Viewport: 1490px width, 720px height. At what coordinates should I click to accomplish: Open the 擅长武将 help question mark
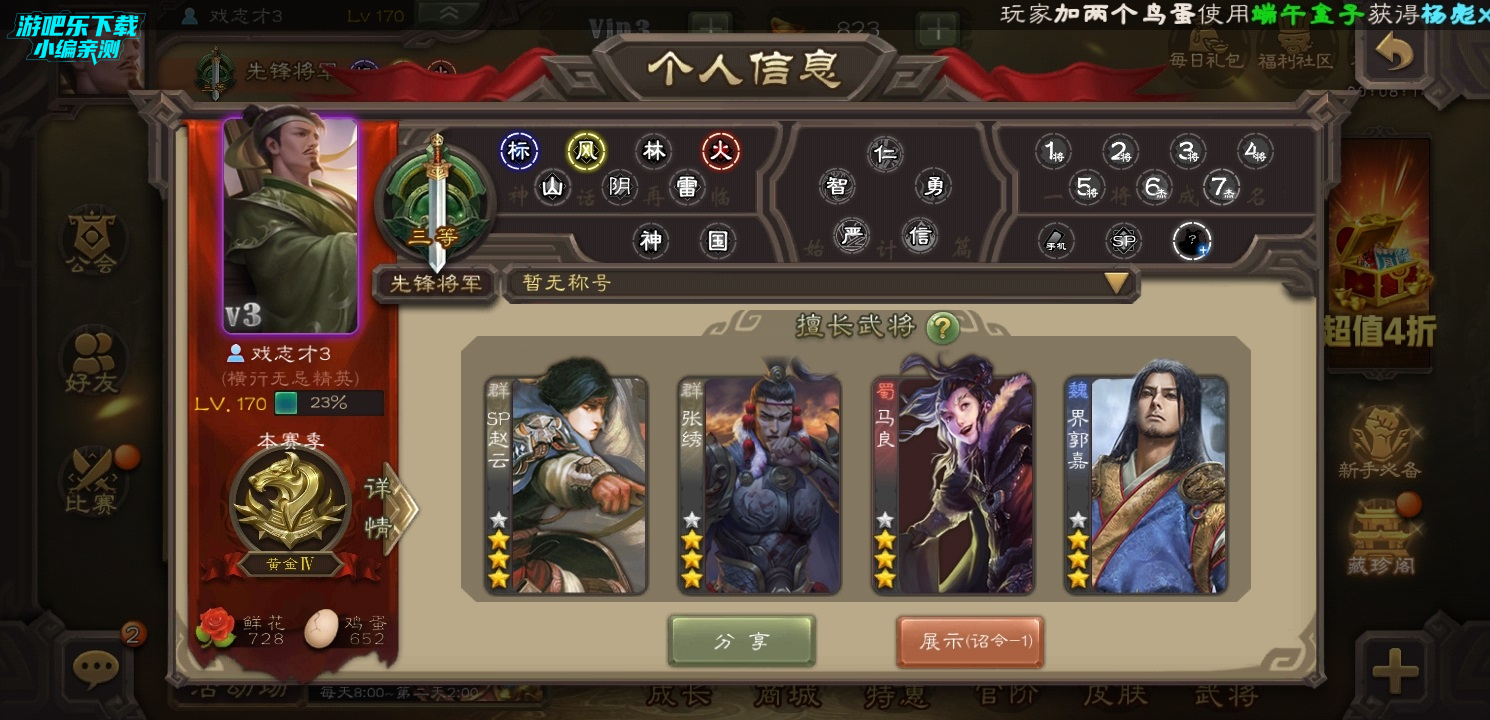pos(942,327)
